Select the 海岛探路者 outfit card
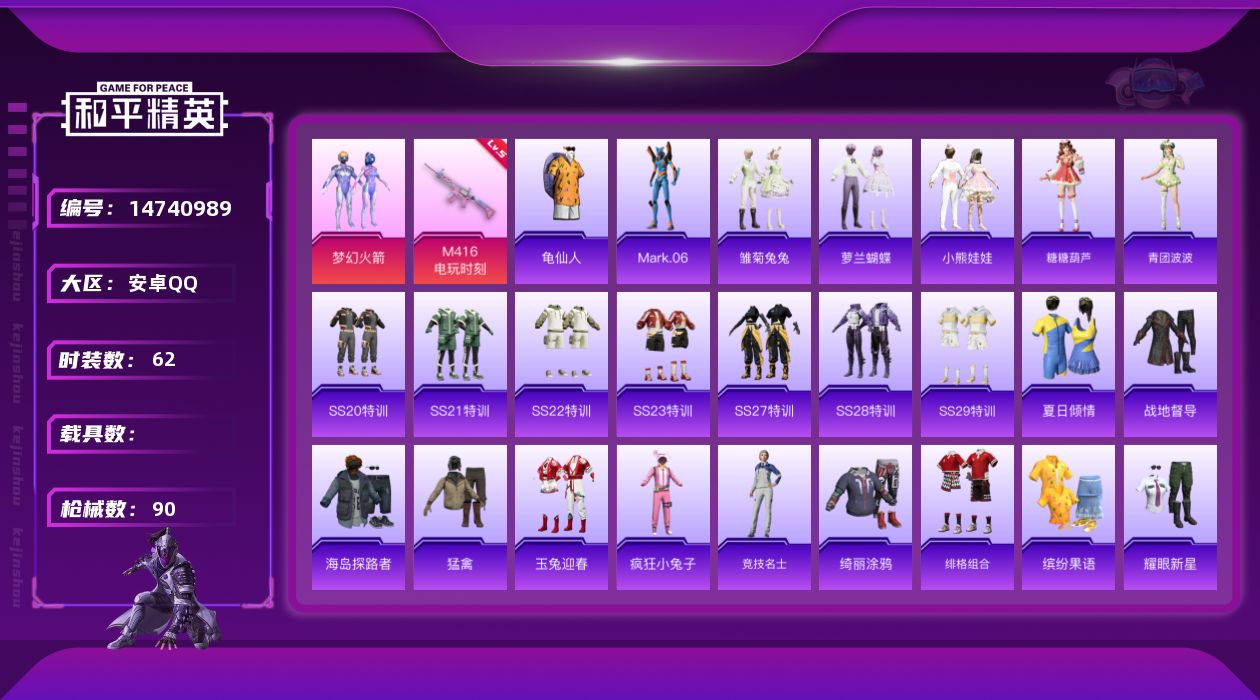The image size is (1260, 700). [358, 517]
